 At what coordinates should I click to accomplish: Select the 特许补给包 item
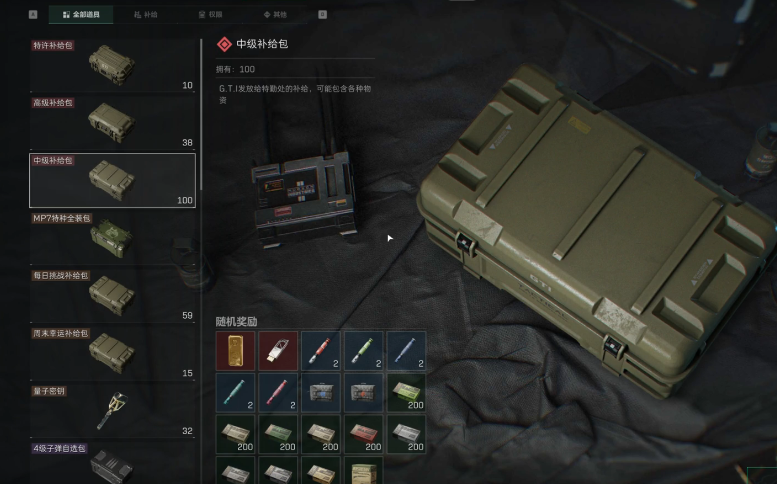[x=112, y=65]
